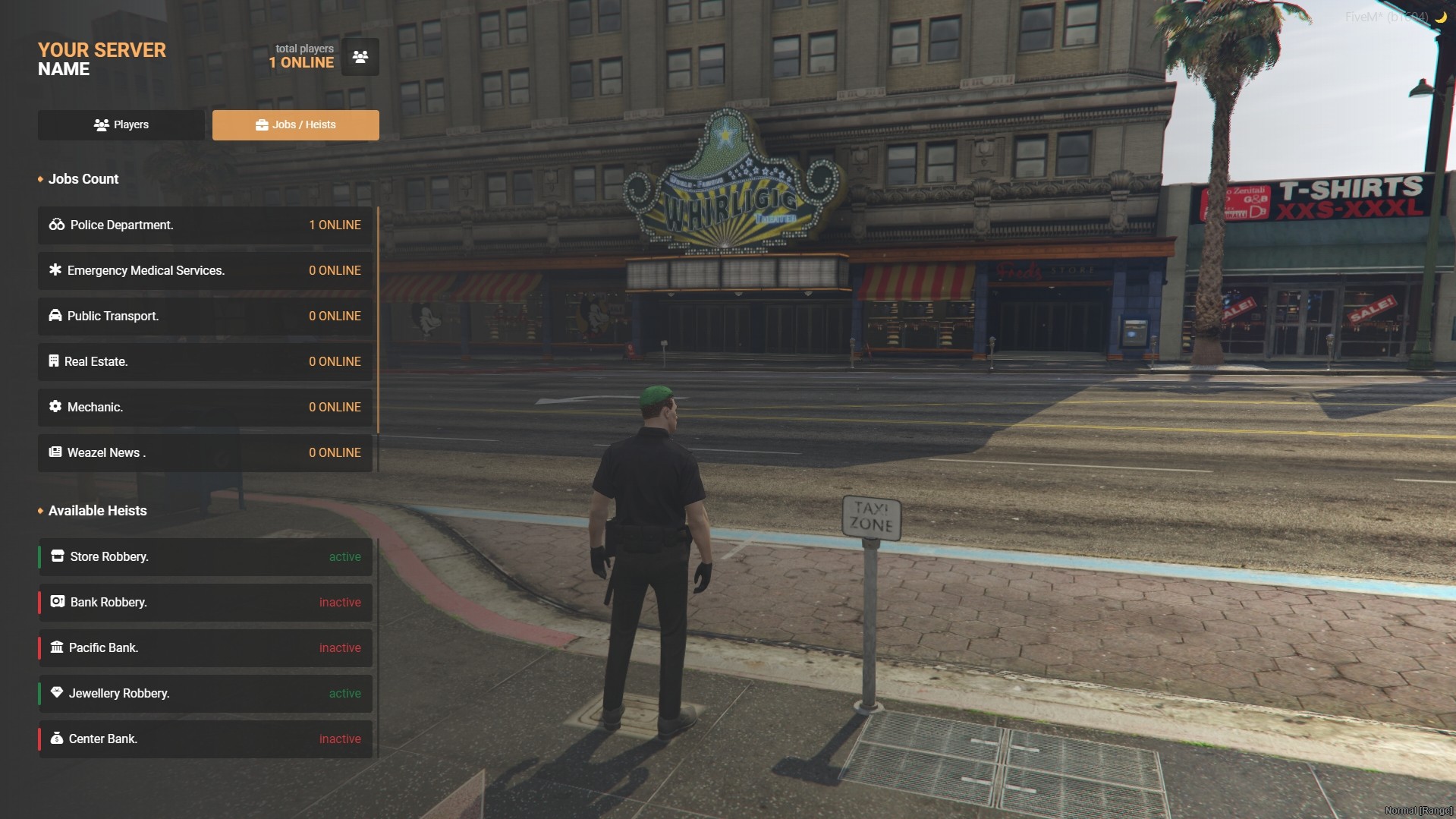Open the Center Bank heist row
The image size is (1456, 819).
point(205,739)
